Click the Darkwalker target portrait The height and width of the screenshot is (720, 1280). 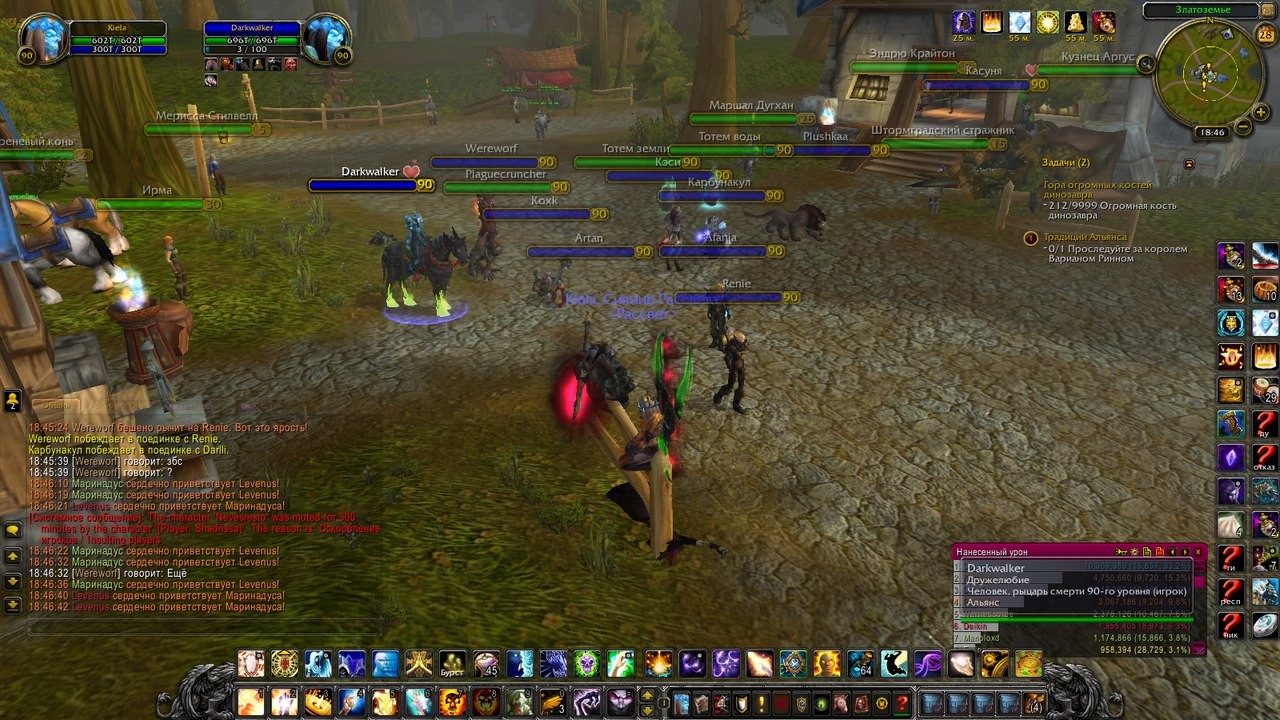[326, 40]
